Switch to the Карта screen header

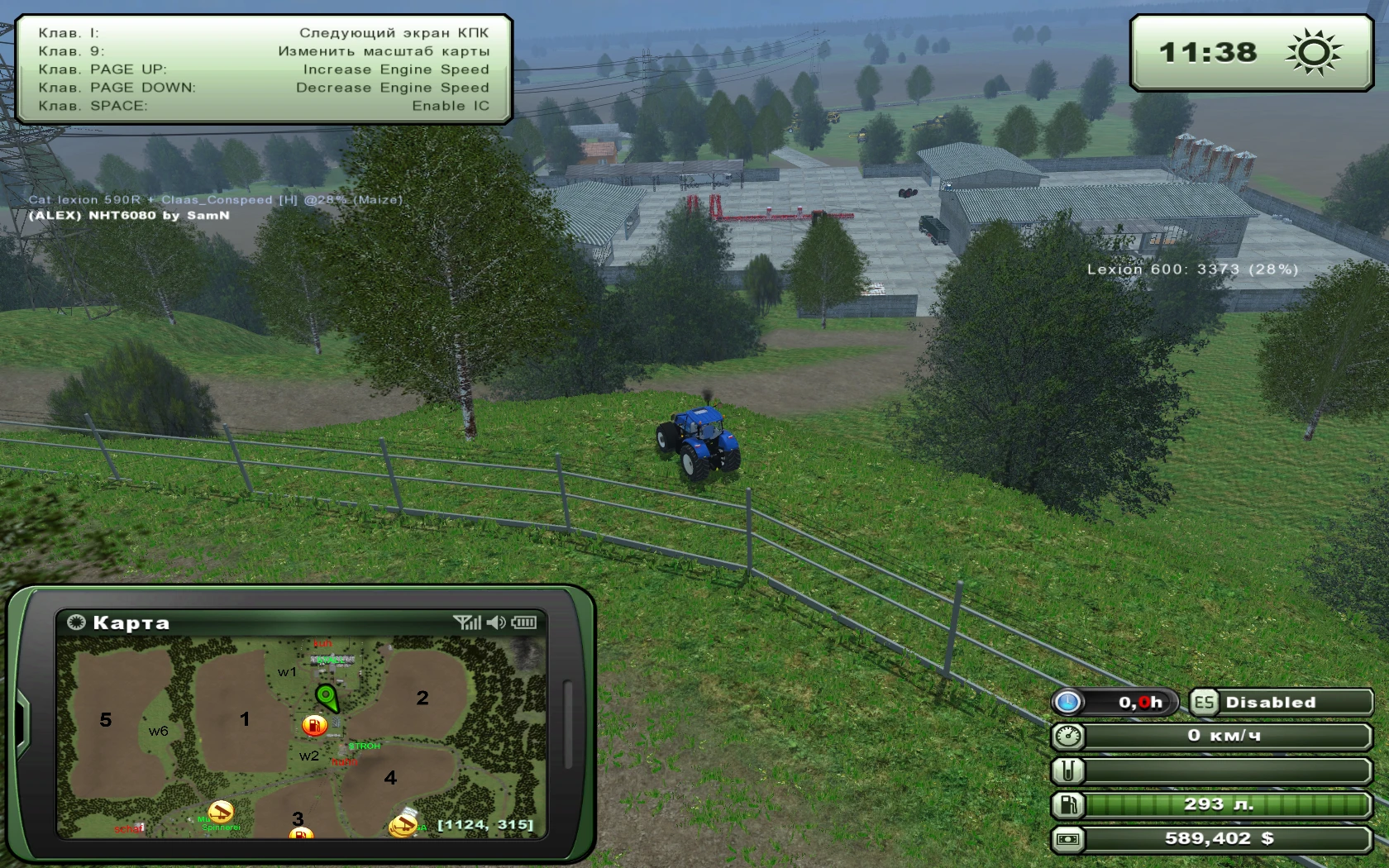[132, 622]
